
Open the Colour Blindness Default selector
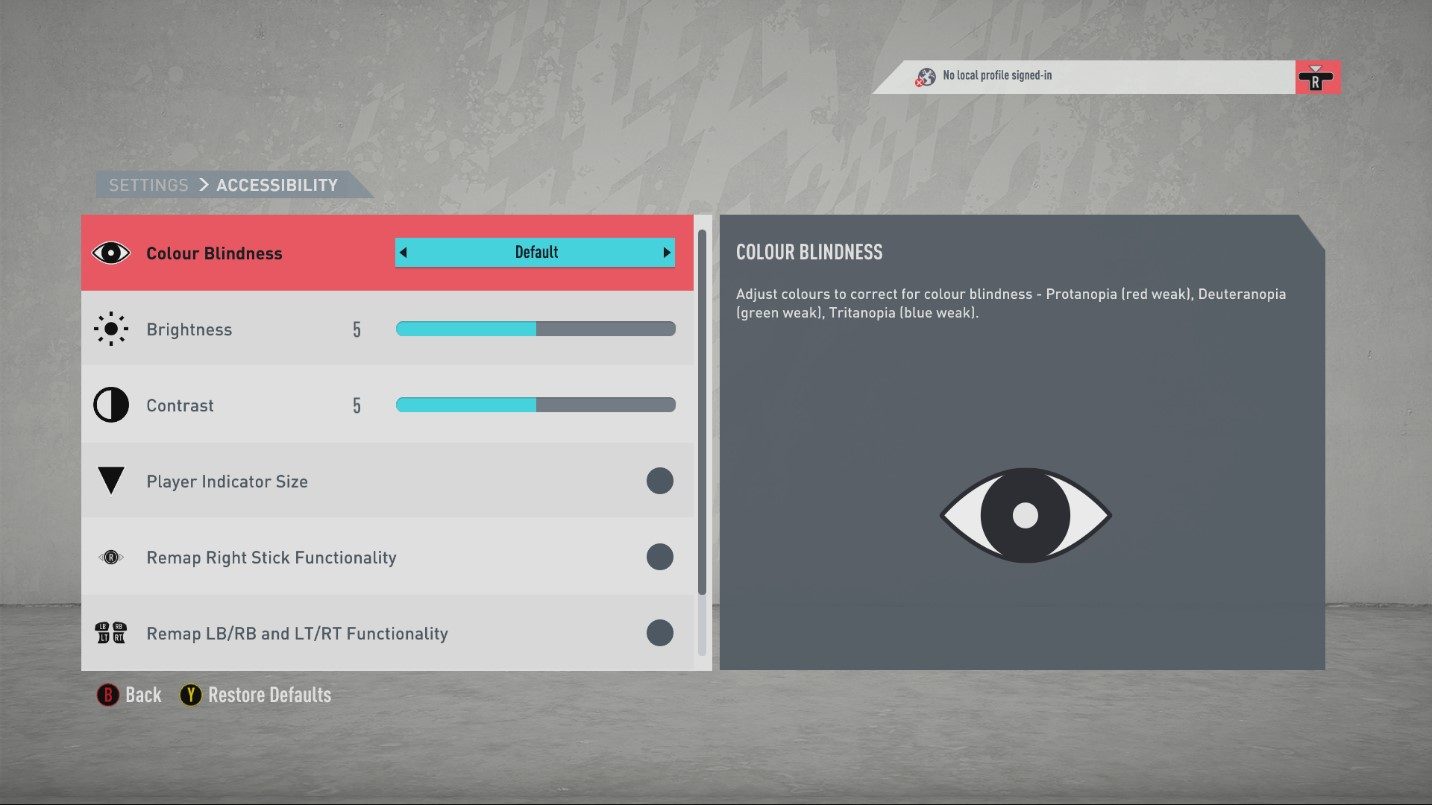(535, 252)
